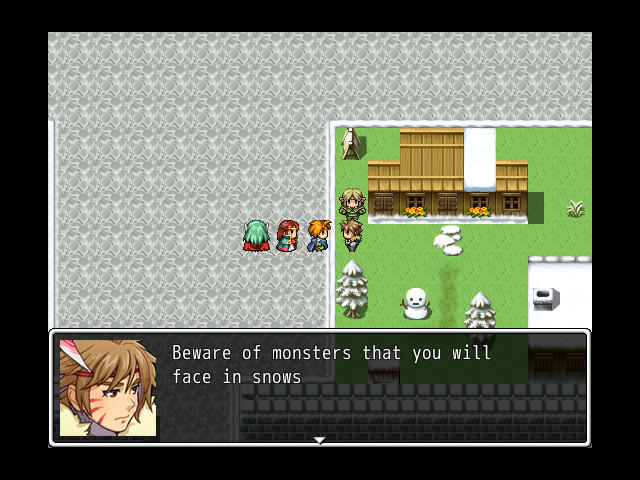Click the dialogue continue arrow indicator
This screenshot has width=640, height=480.
coord(319,439)
